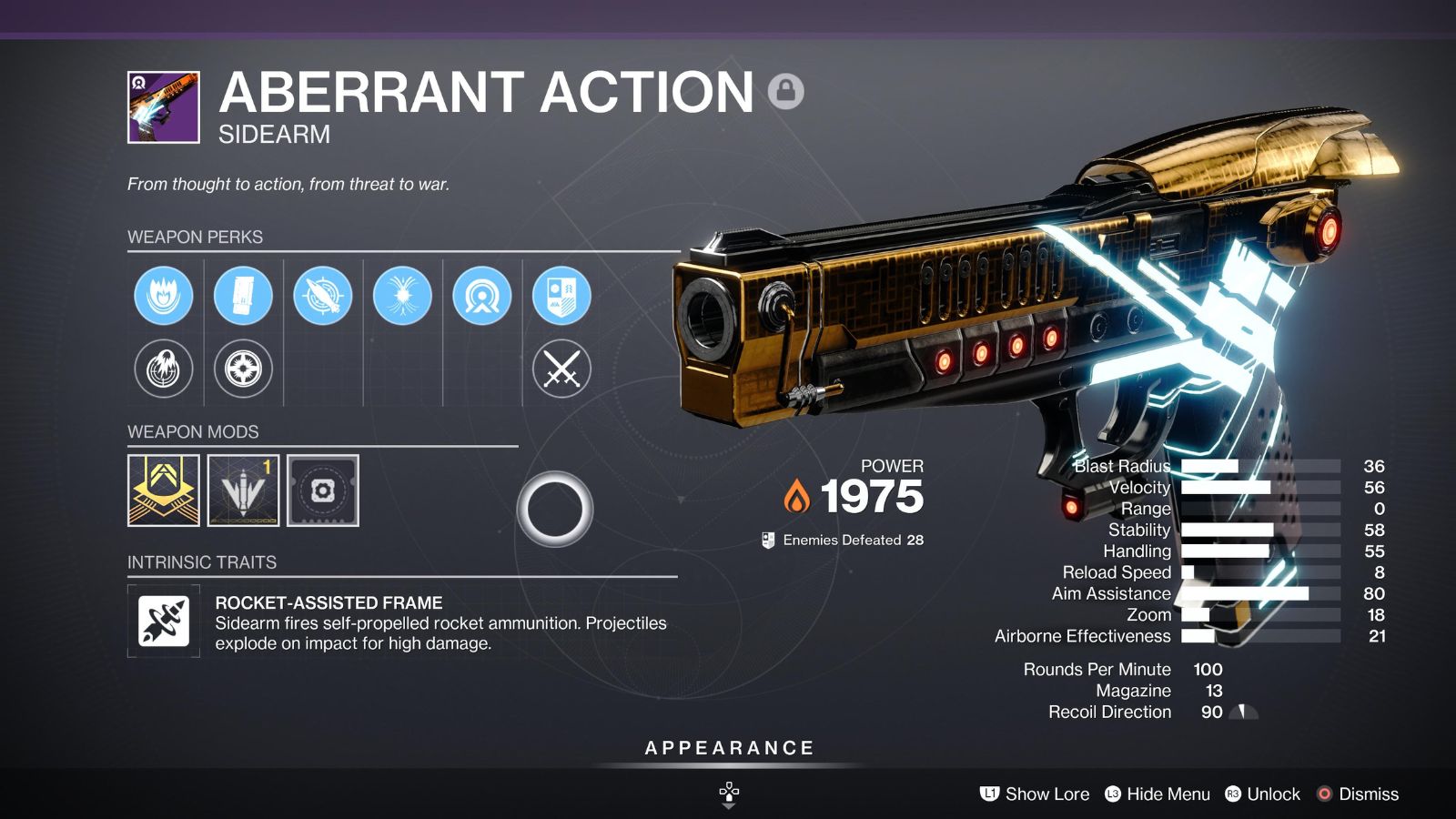Select the flame-shaped launcher barrel perk
This screenshot has width=1456, height=819.
point(164,296)
